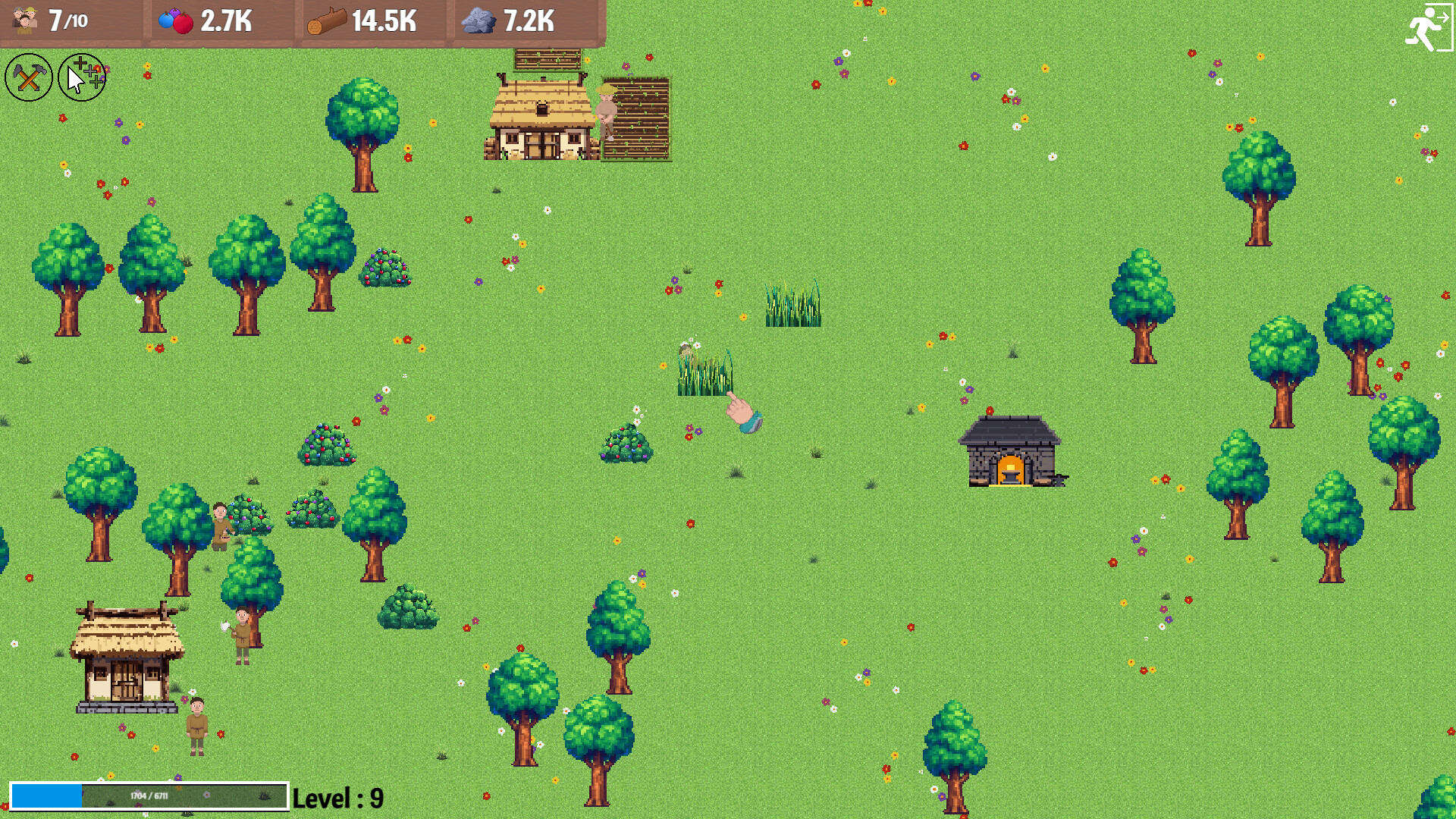Open the build menu with crossed hammers icon
Viewport: 1456px width, 819px height.
28,77
